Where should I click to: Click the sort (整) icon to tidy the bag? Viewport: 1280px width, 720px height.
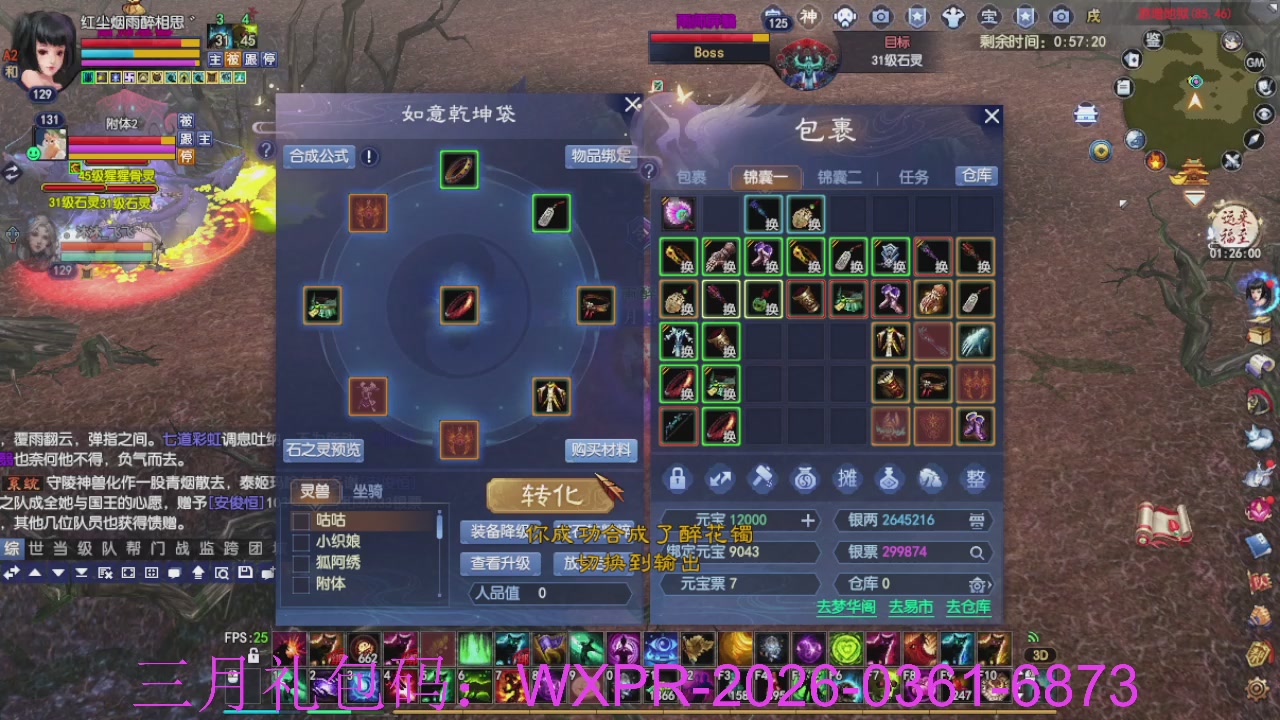coord(974,480)
